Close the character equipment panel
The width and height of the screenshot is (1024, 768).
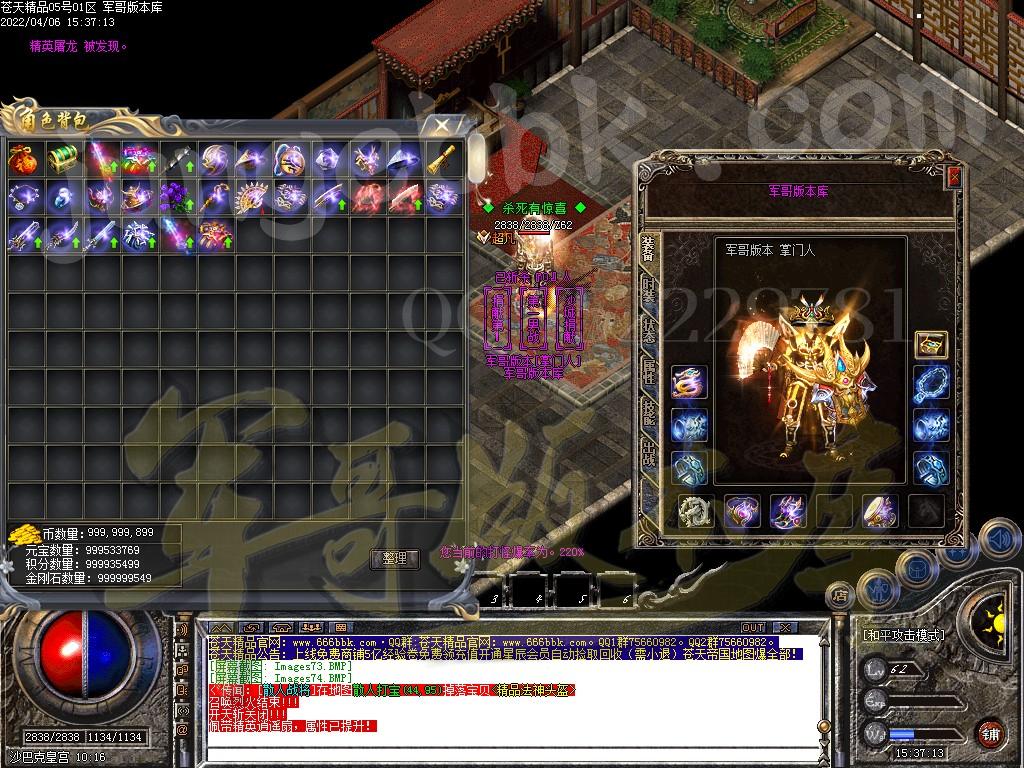pyautogui.click(x=954, y=176)
